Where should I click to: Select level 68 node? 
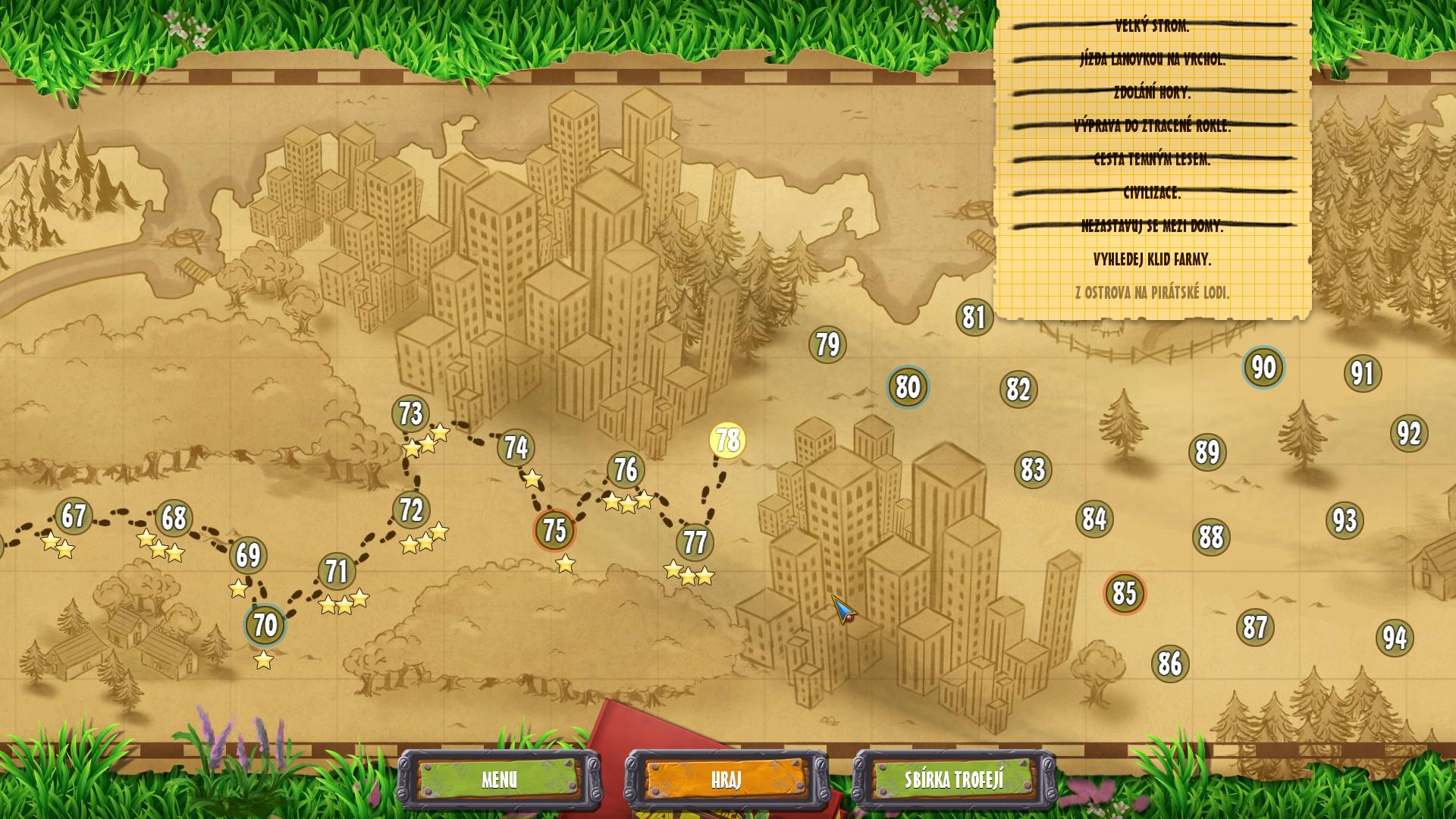tap(174, 519)
